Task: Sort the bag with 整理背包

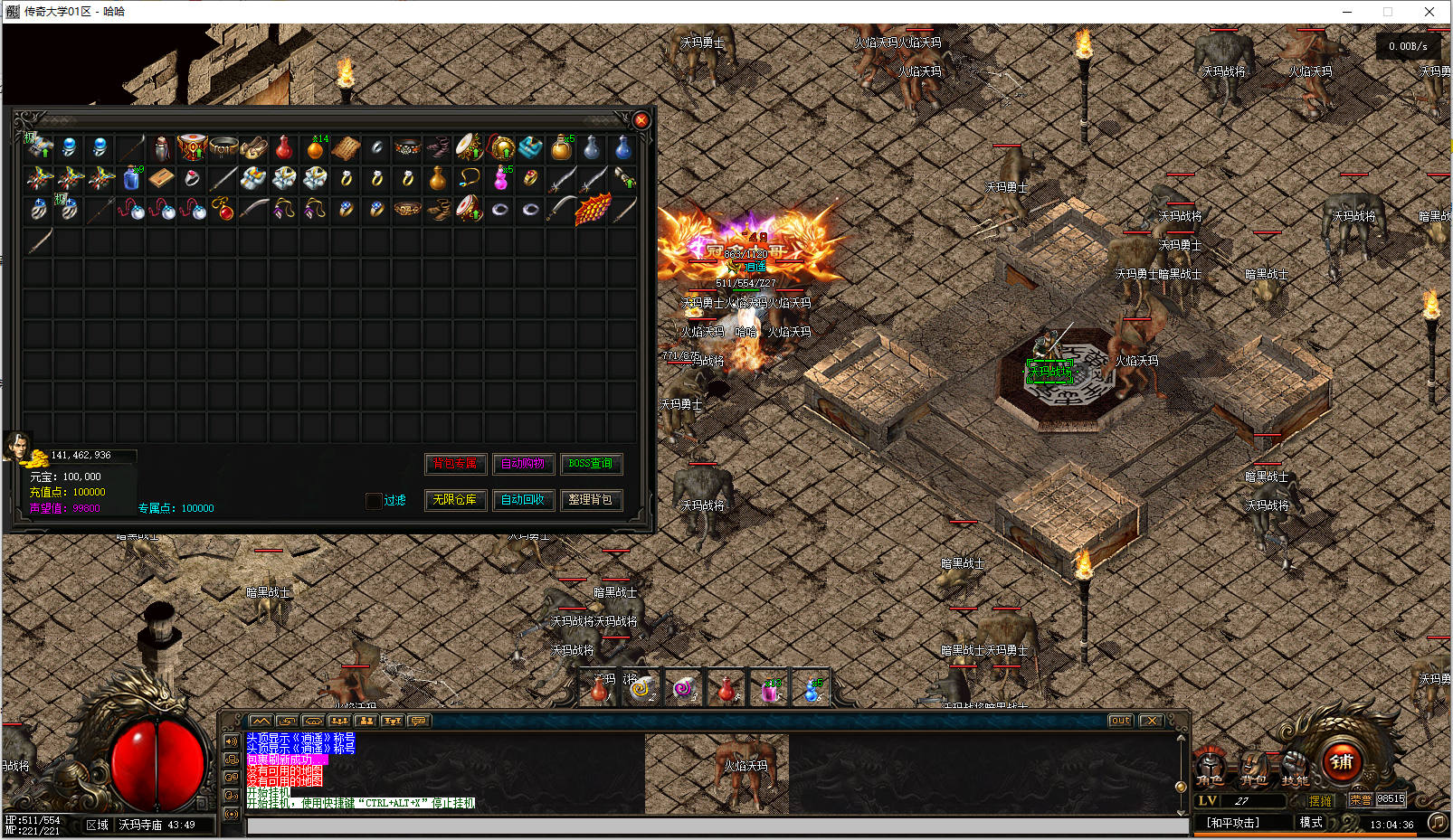Action: click(x=591, y=500)
